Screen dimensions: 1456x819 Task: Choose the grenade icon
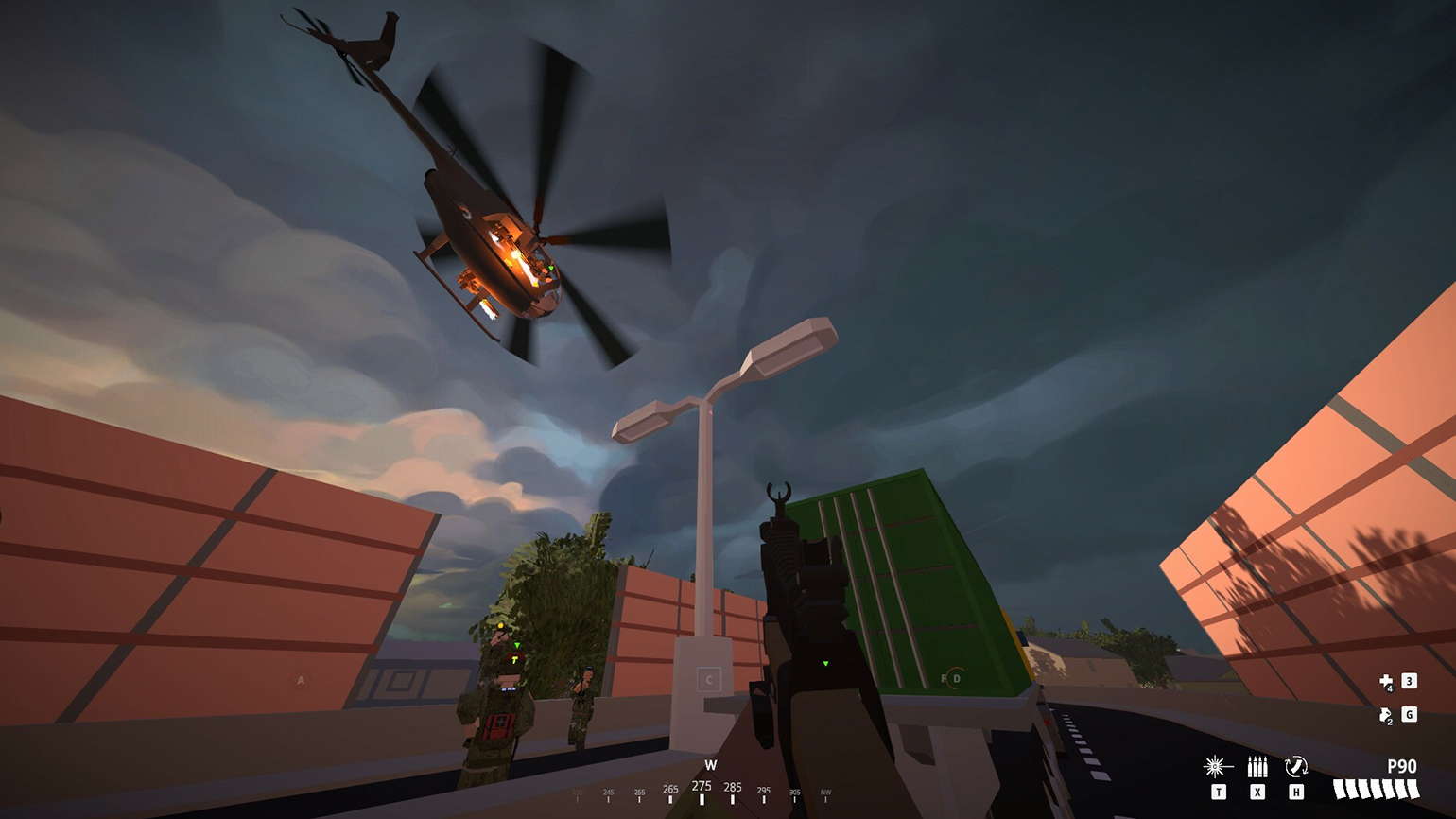1386,715
